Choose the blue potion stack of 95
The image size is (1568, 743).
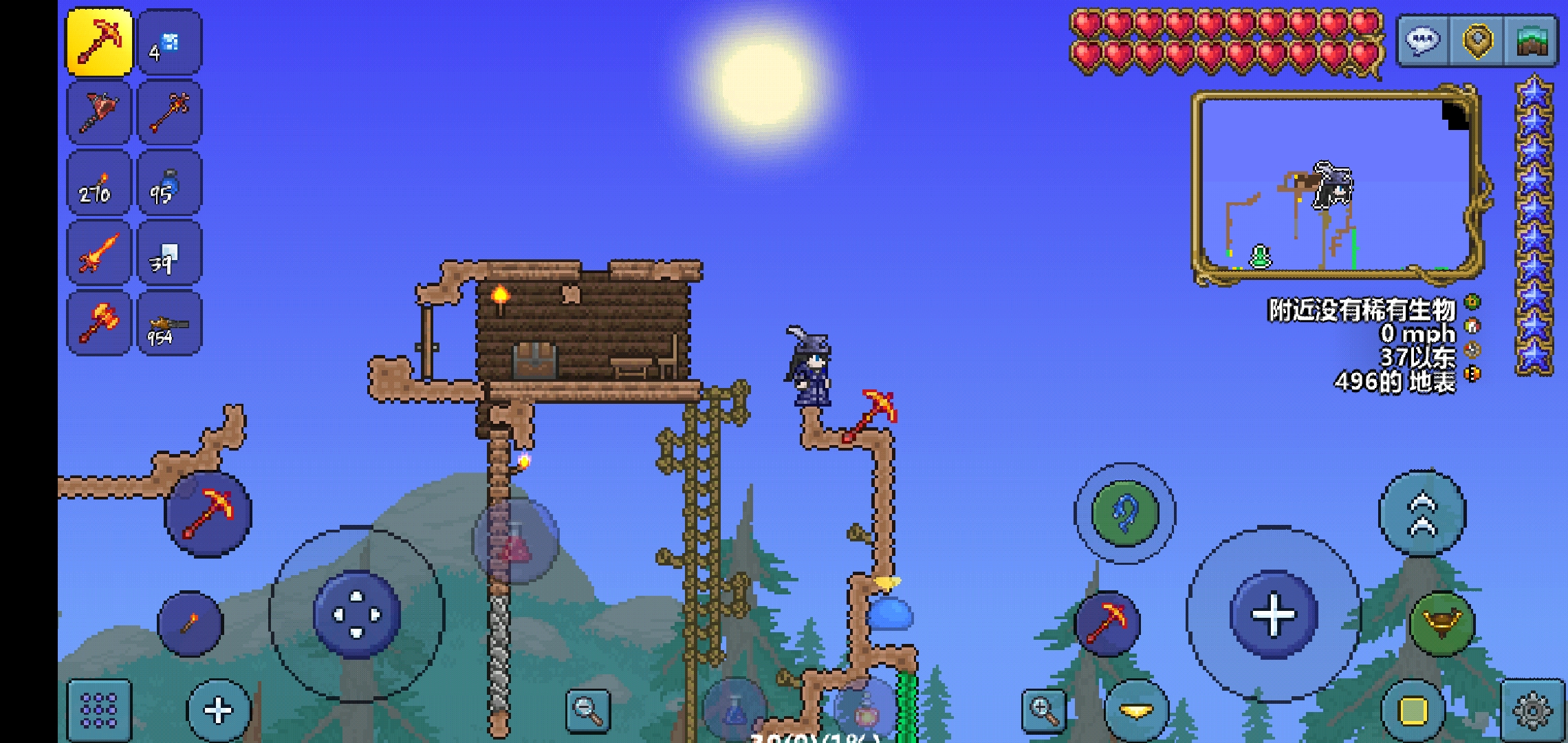(x=169, y=184)
